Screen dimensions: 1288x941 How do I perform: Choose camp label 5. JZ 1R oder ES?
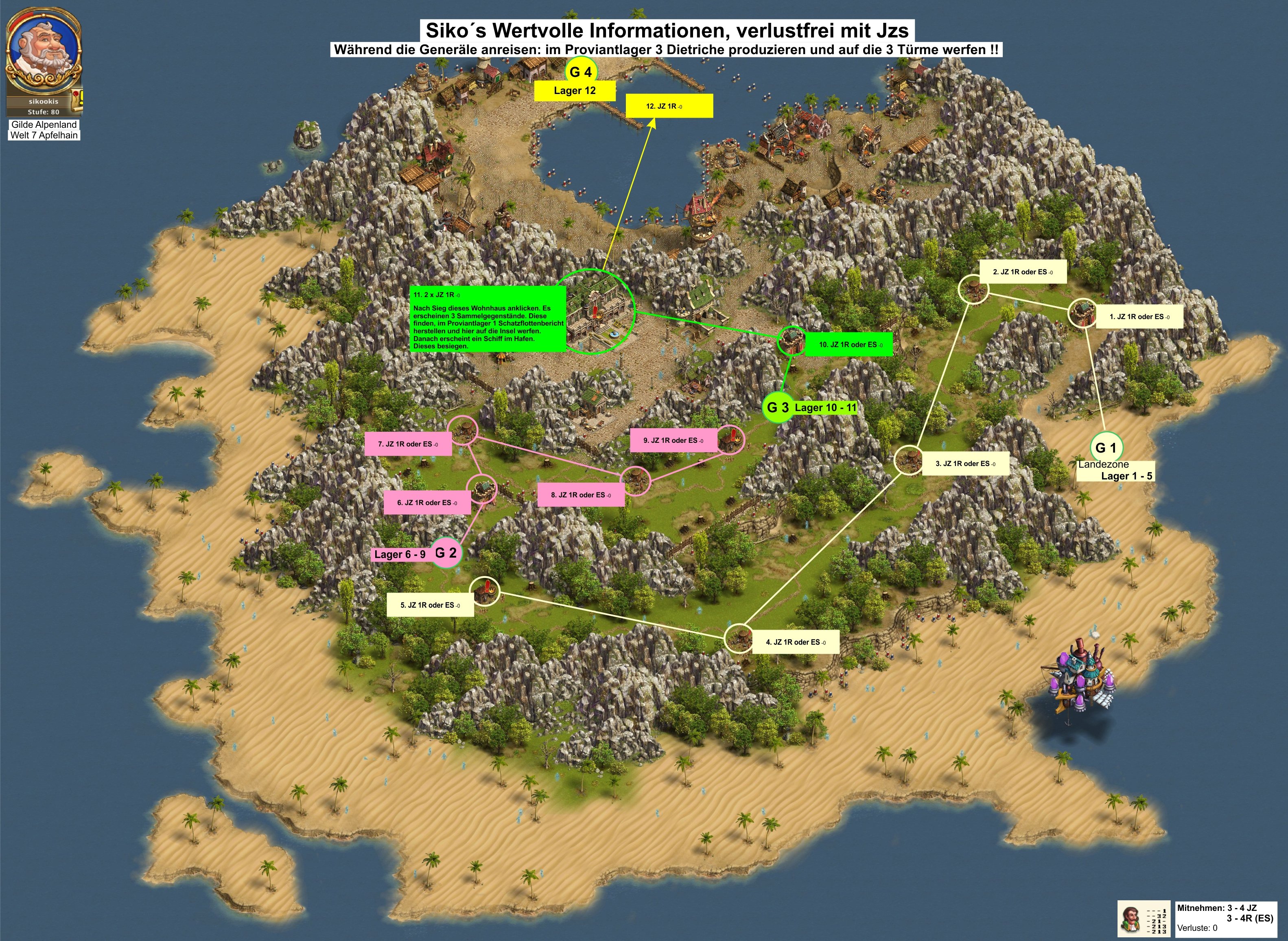coord(430,605)
